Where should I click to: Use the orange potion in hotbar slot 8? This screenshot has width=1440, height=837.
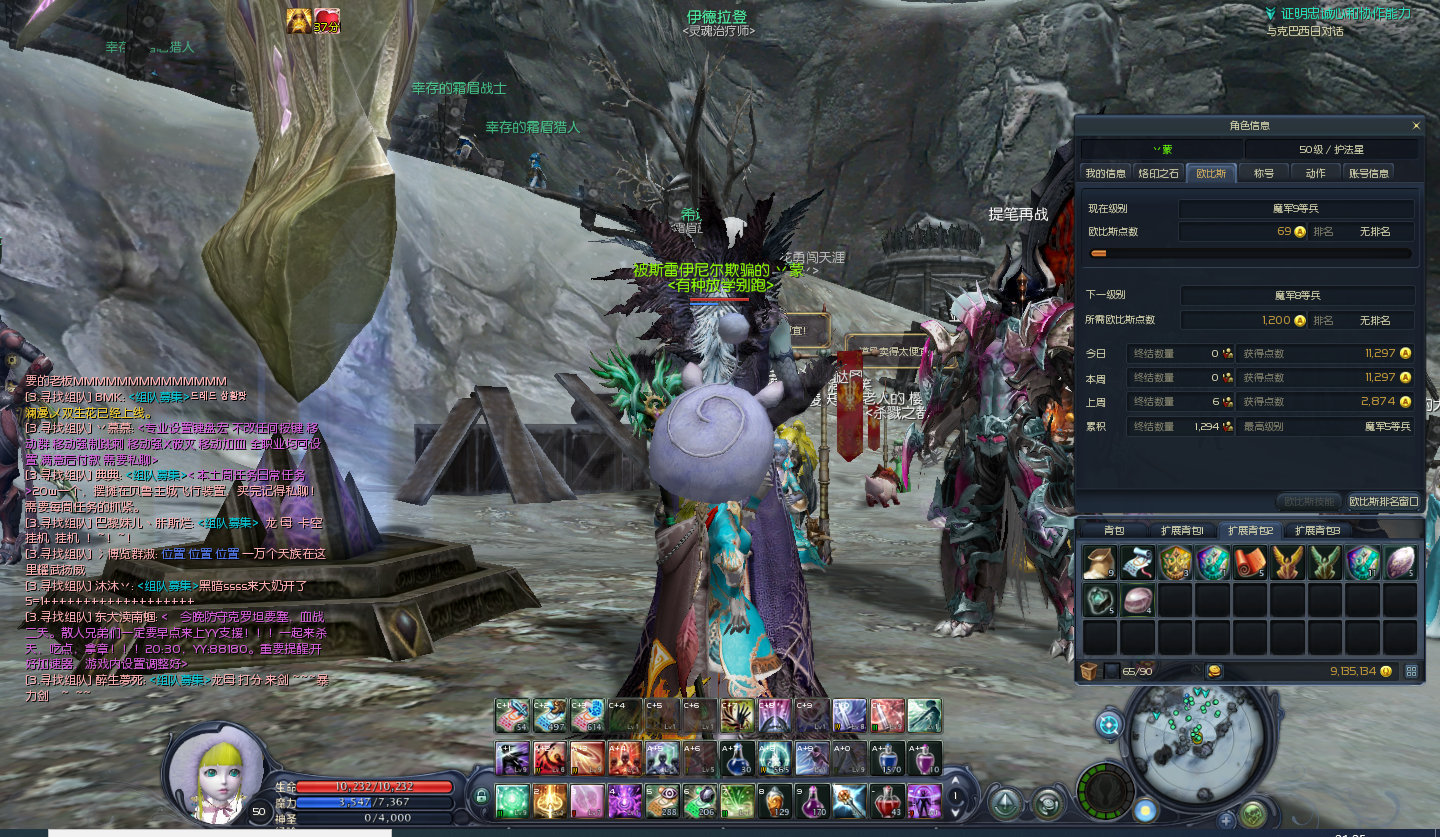pyautogui.click(x=775, y=800)
